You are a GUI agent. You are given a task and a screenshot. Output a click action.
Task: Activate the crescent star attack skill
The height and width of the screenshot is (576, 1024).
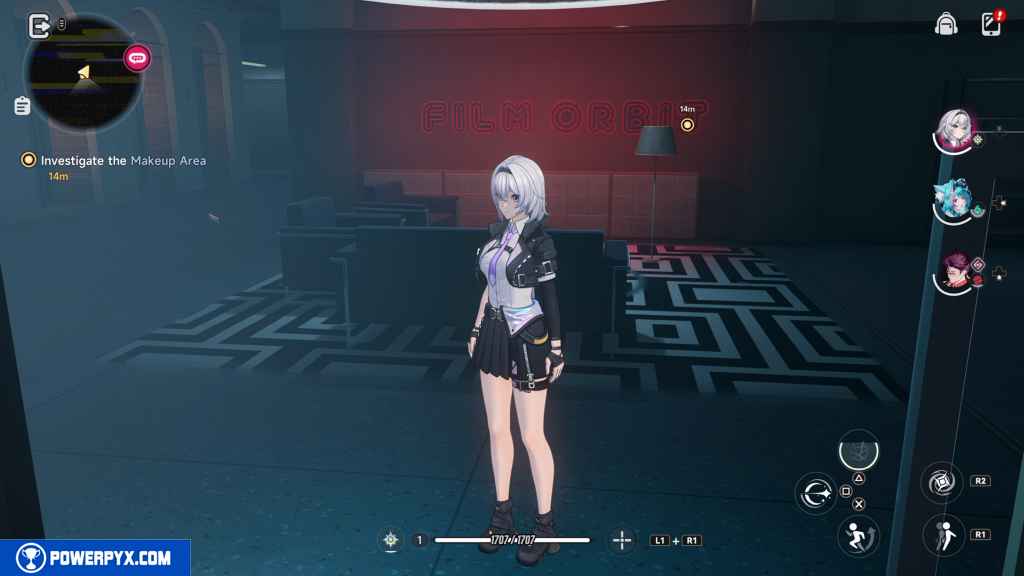(x=815, y=493)
